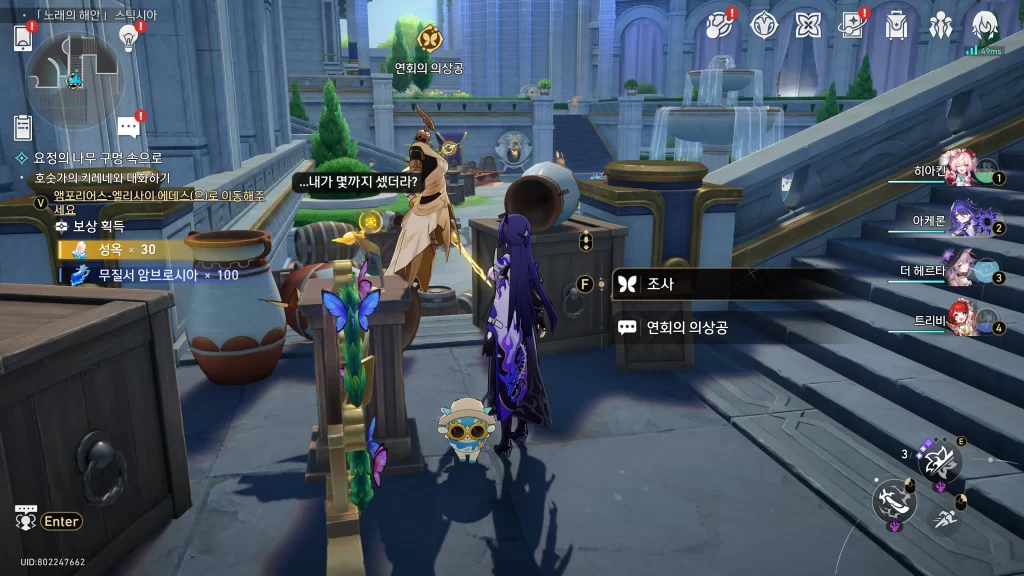Image resolution: width=1024 pixels, height=576 pixels.
Task: Open the warp star card icon
Action: click(x=852, y=25)
